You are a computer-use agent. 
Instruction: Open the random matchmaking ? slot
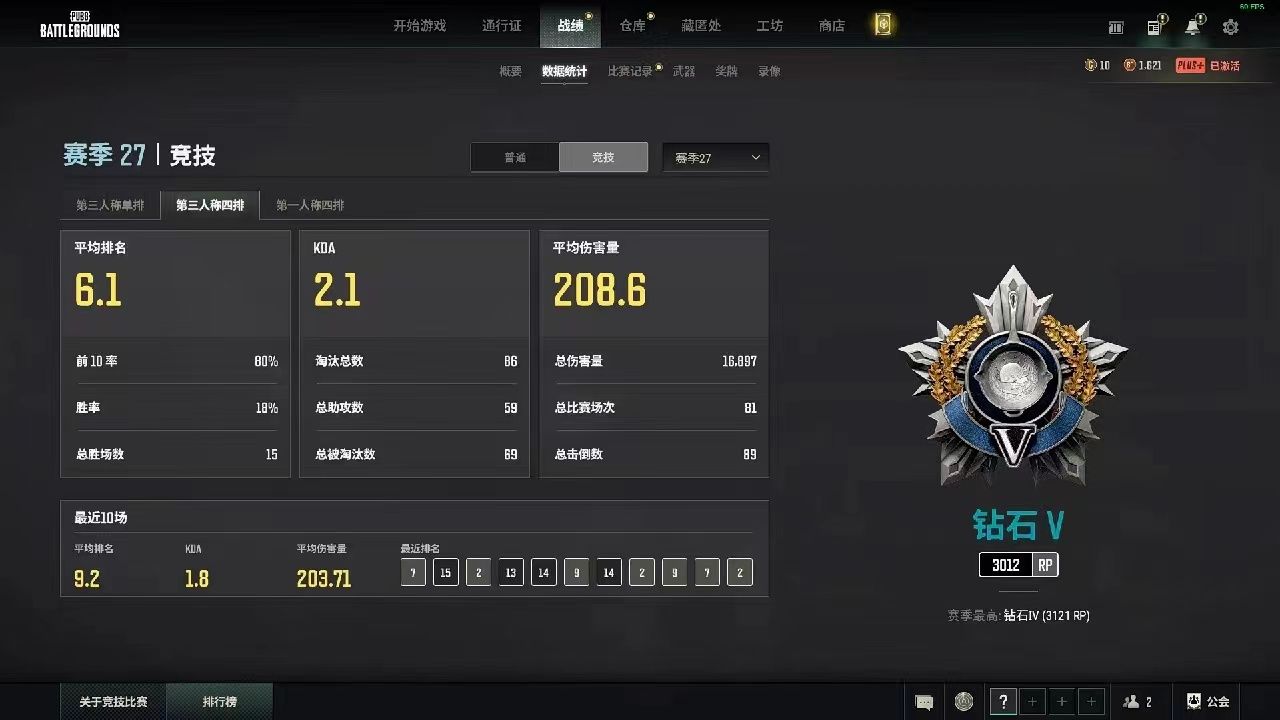click(x=1003, y=700)
